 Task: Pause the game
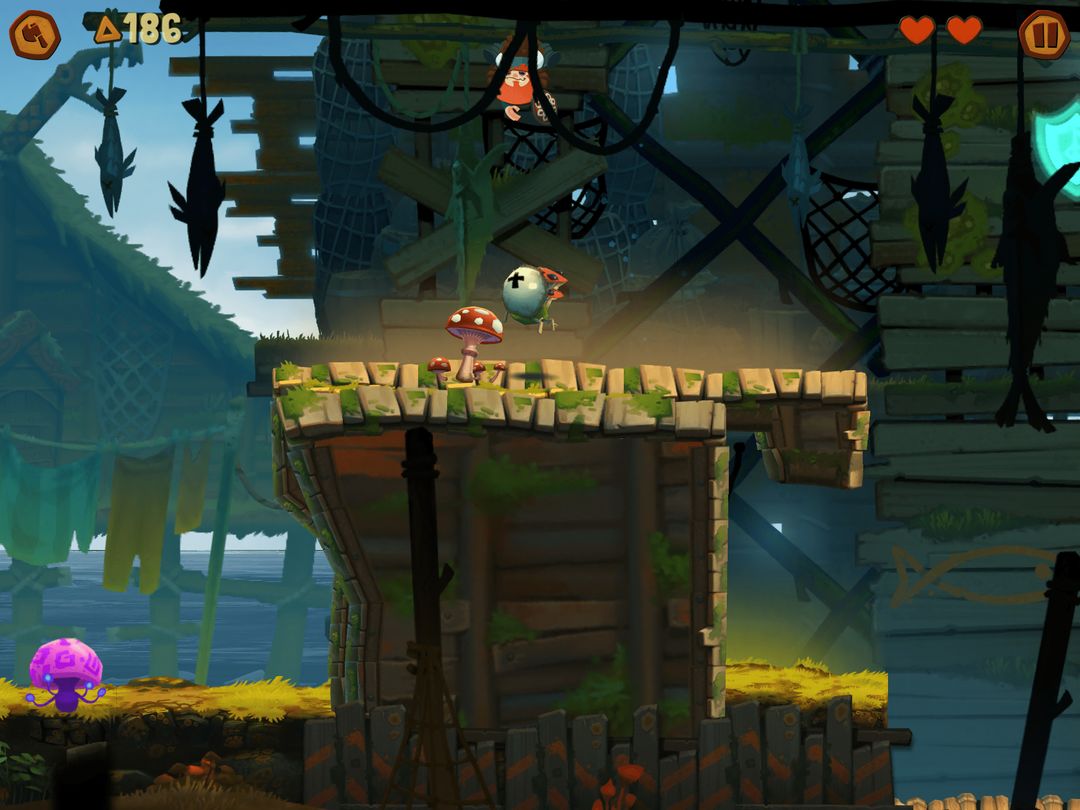[1043, 35]
